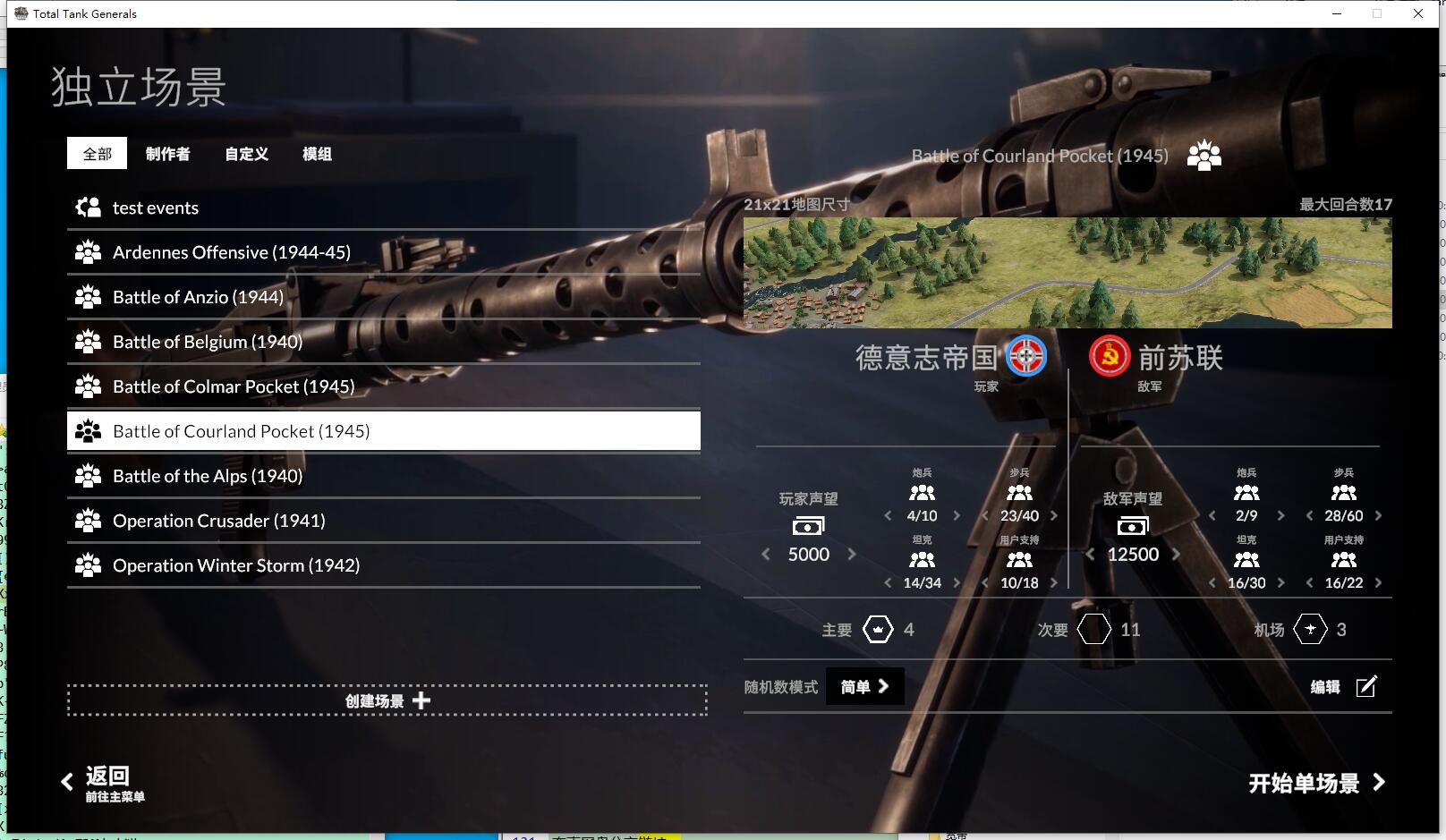Show the 模组 tab
This screenshot has width=1446, height=840.
click(317, 154)
